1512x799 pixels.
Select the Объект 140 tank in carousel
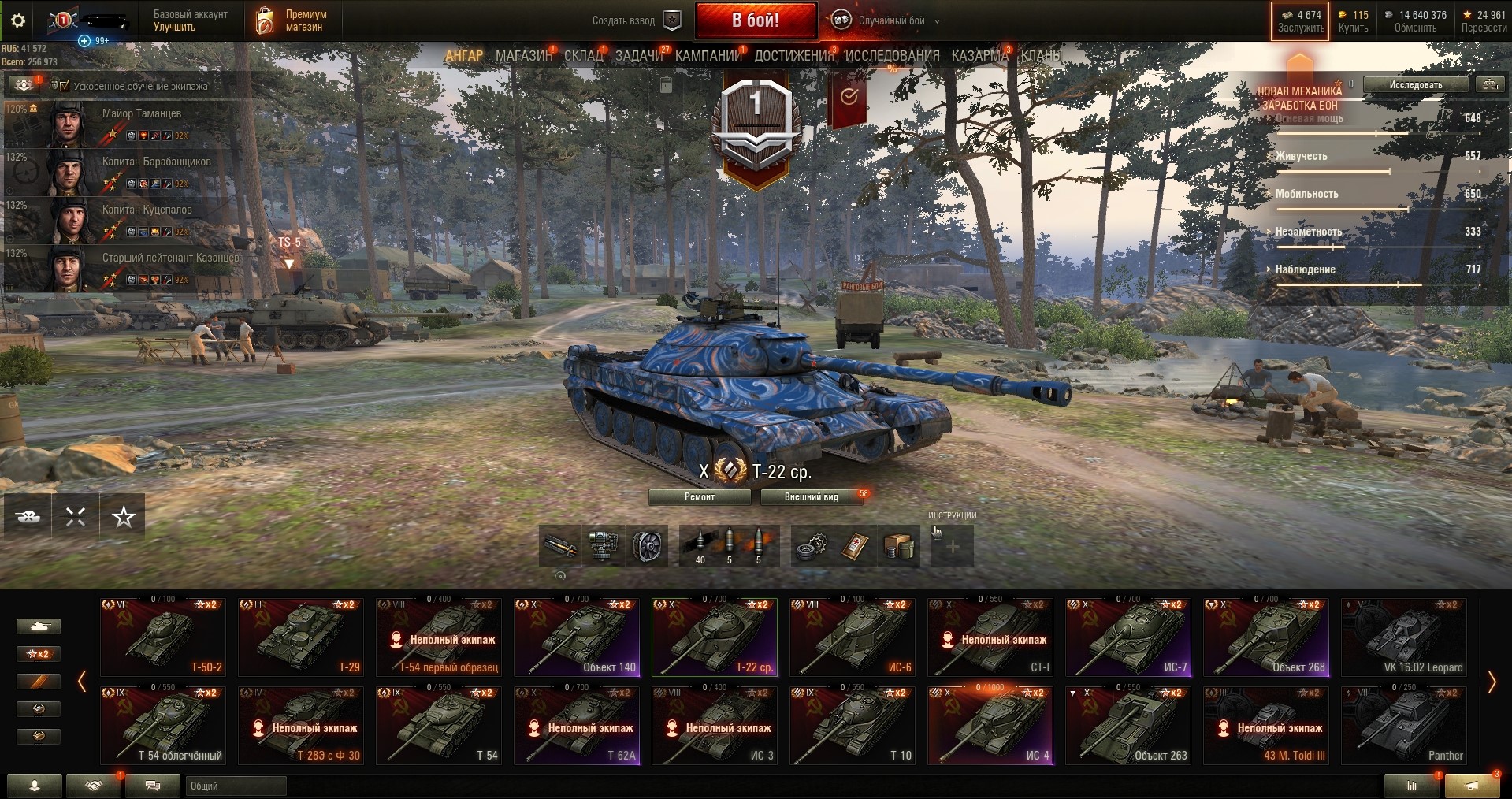[577, 637]
